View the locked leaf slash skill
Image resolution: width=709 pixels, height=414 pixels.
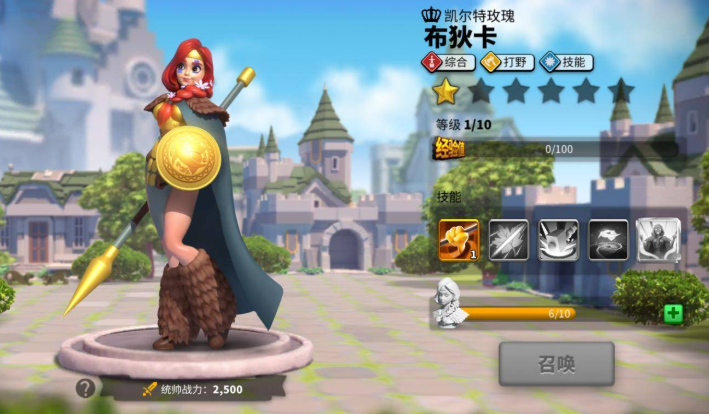[x=508, y=240]
